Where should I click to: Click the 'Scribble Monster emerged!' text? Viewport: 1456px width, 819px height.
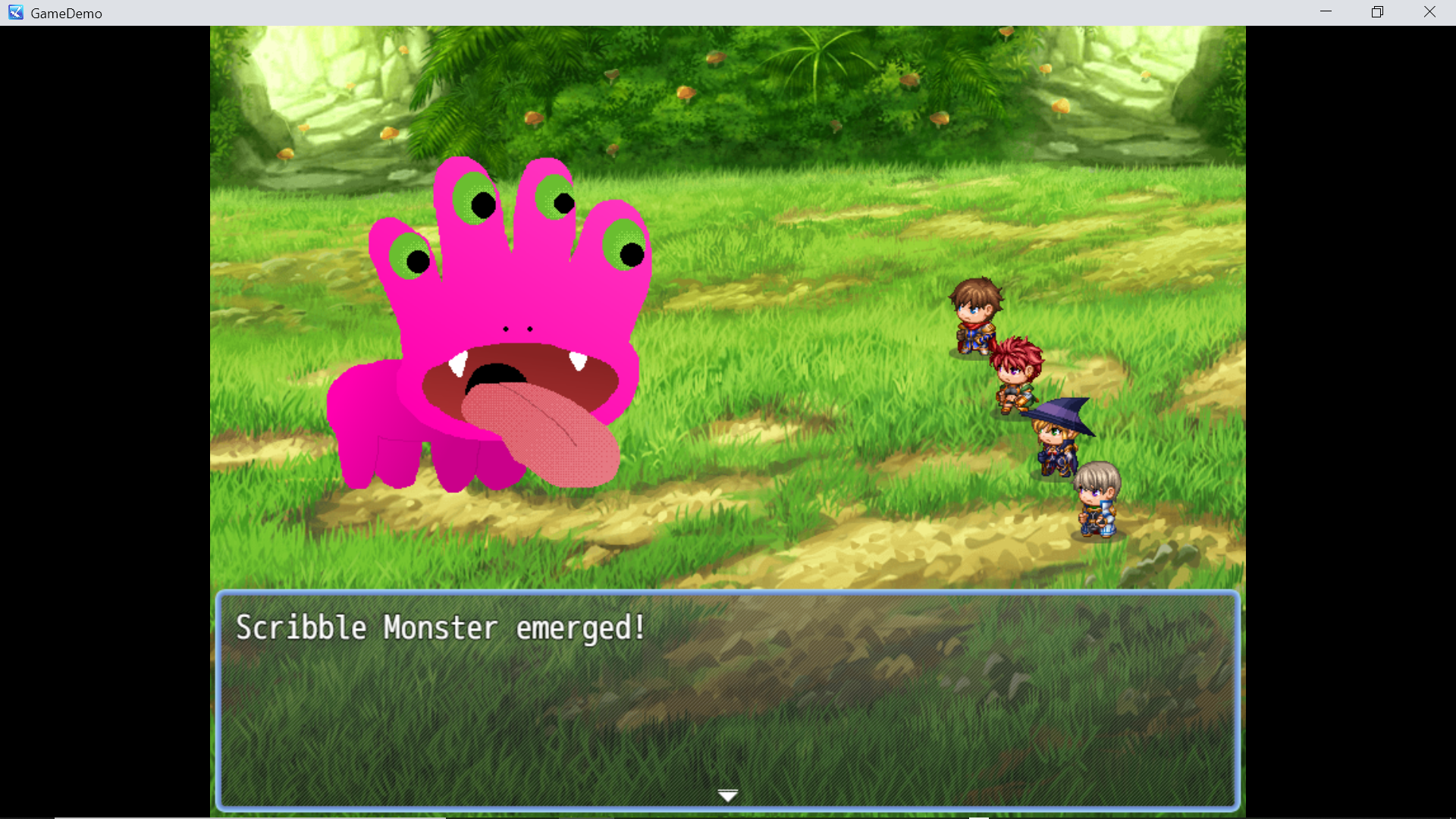pyautogui.click(x=441, y=627)
